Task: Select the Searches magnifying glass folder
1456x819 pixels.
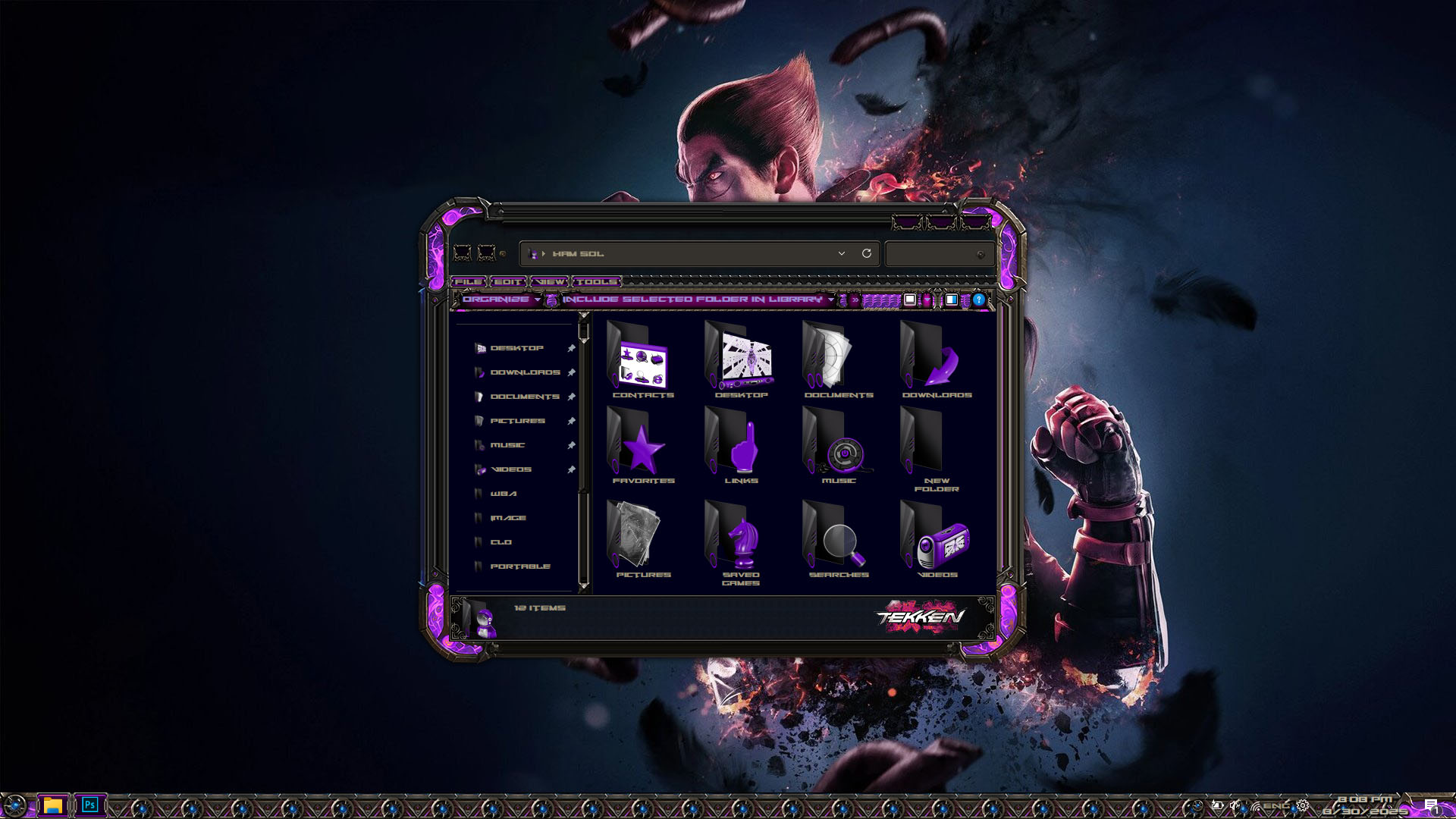Action: click(x=838, y=540)
